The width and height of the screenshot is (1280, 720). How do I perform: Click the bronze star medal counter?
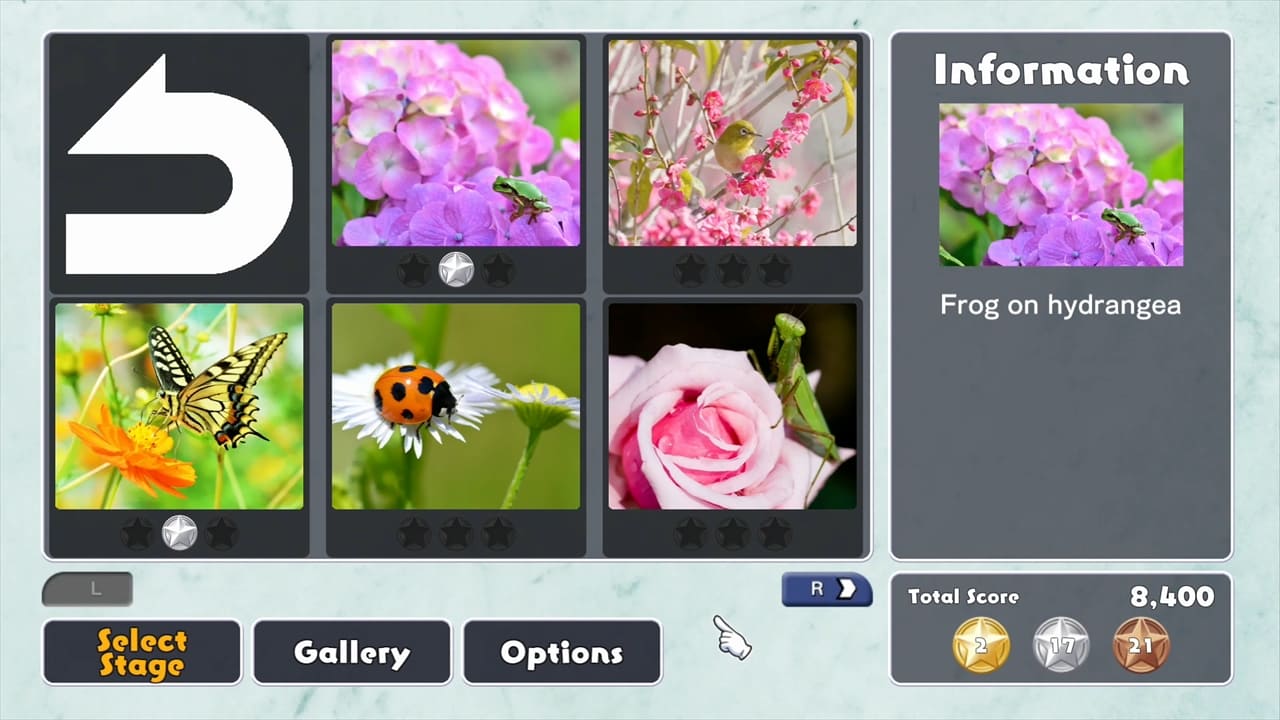tap(1144, 645)
